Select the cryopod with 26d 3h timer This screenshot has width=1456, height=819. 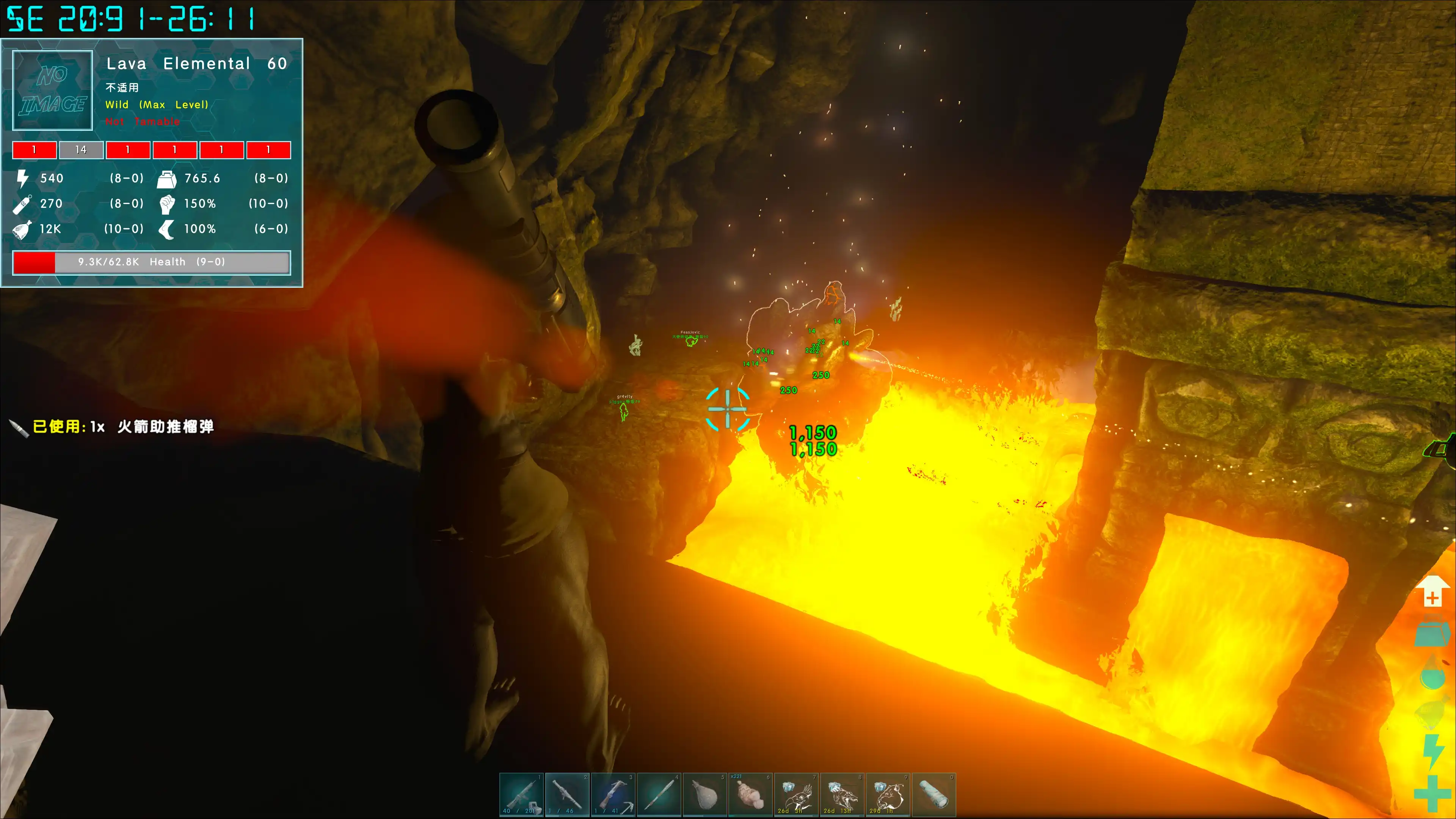[x=796, y=794]
